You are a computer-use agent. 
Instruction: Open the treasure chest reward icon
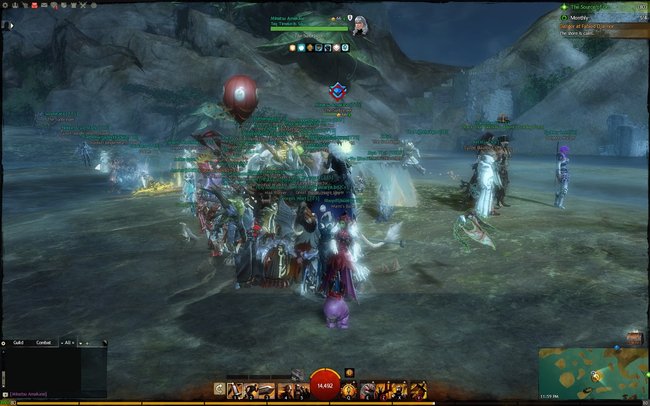click(x=634, y=339)
